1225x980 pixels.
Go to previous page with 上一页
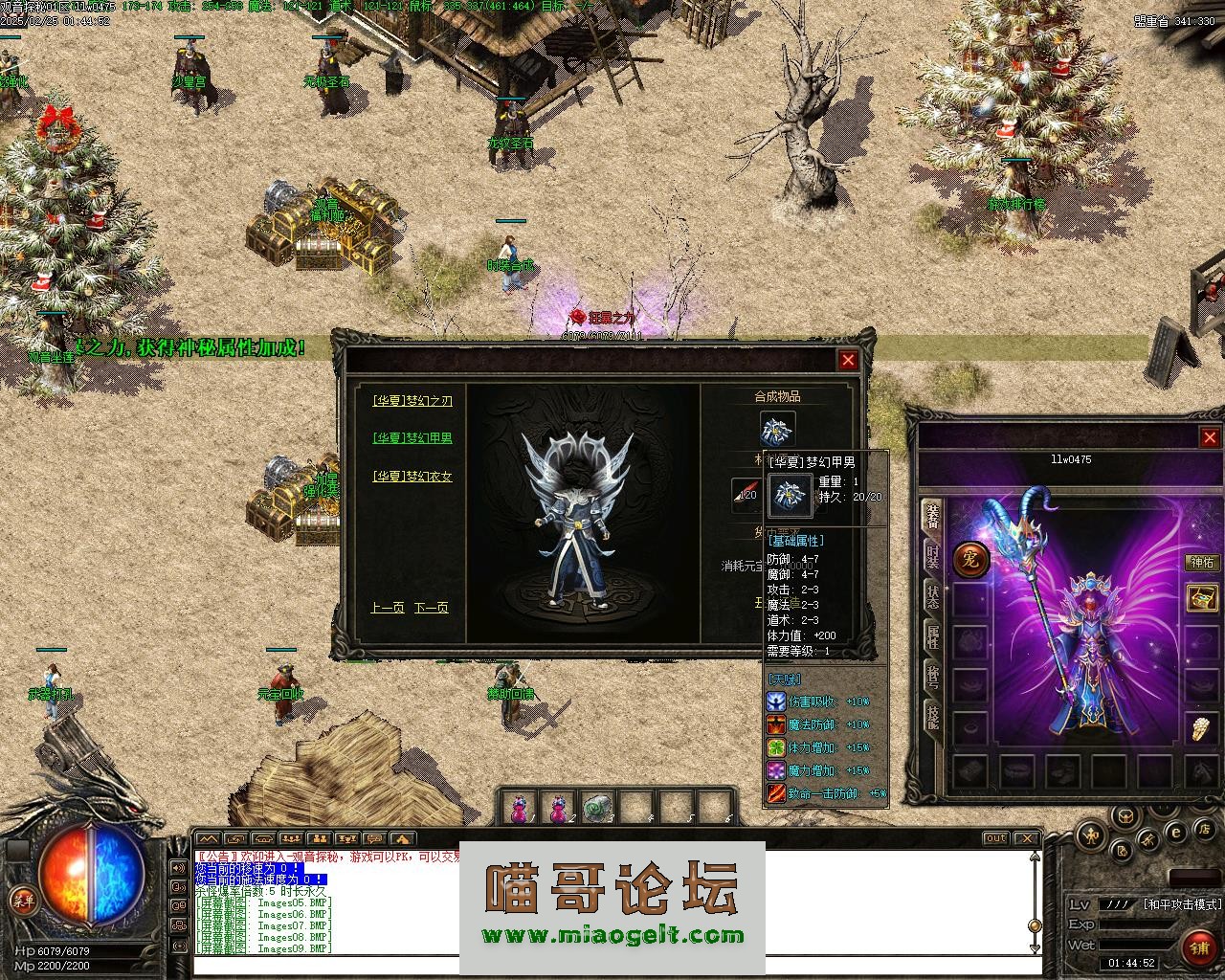point(386,608)
